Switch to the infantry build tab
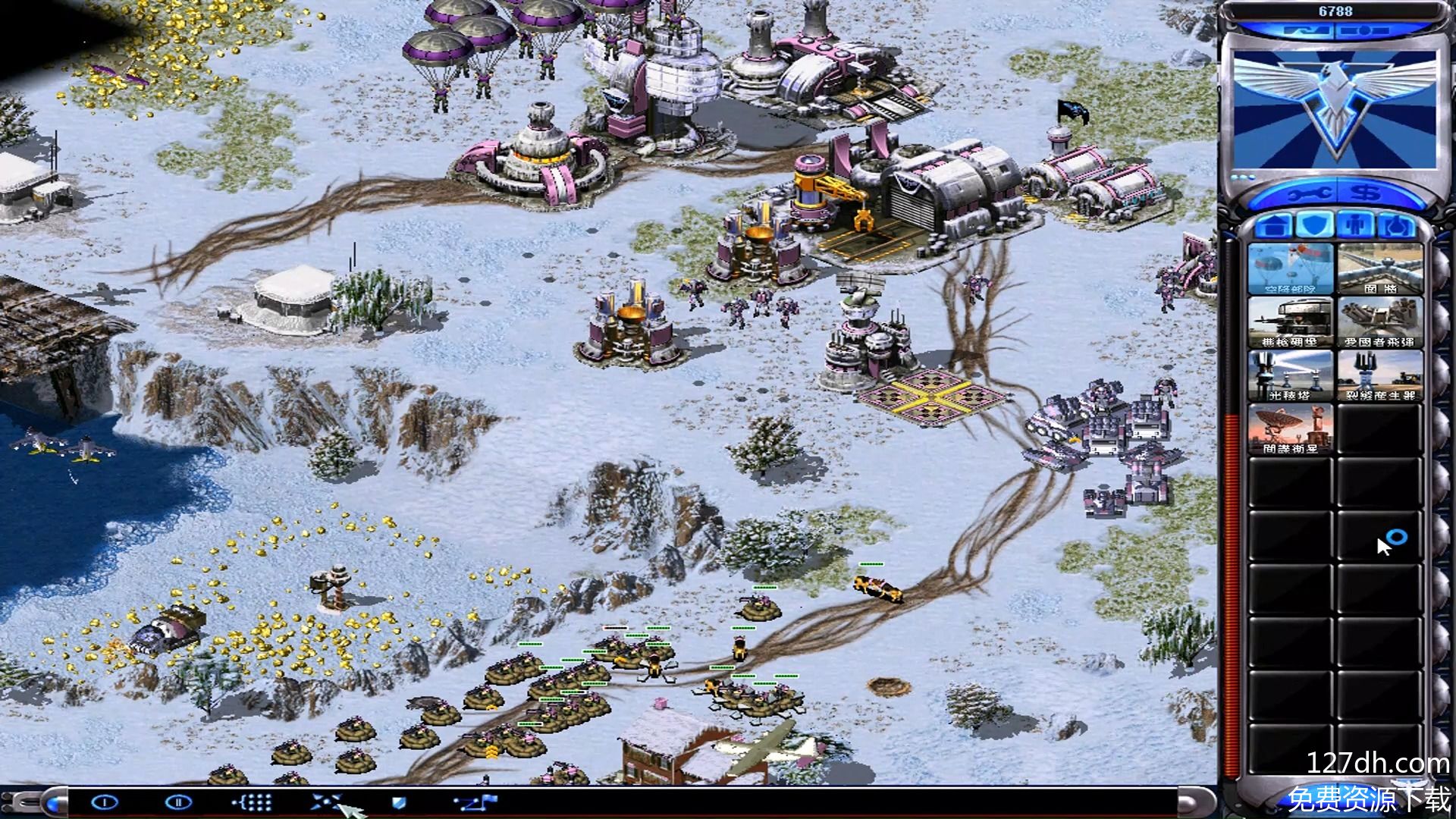 click(1354, 225)
